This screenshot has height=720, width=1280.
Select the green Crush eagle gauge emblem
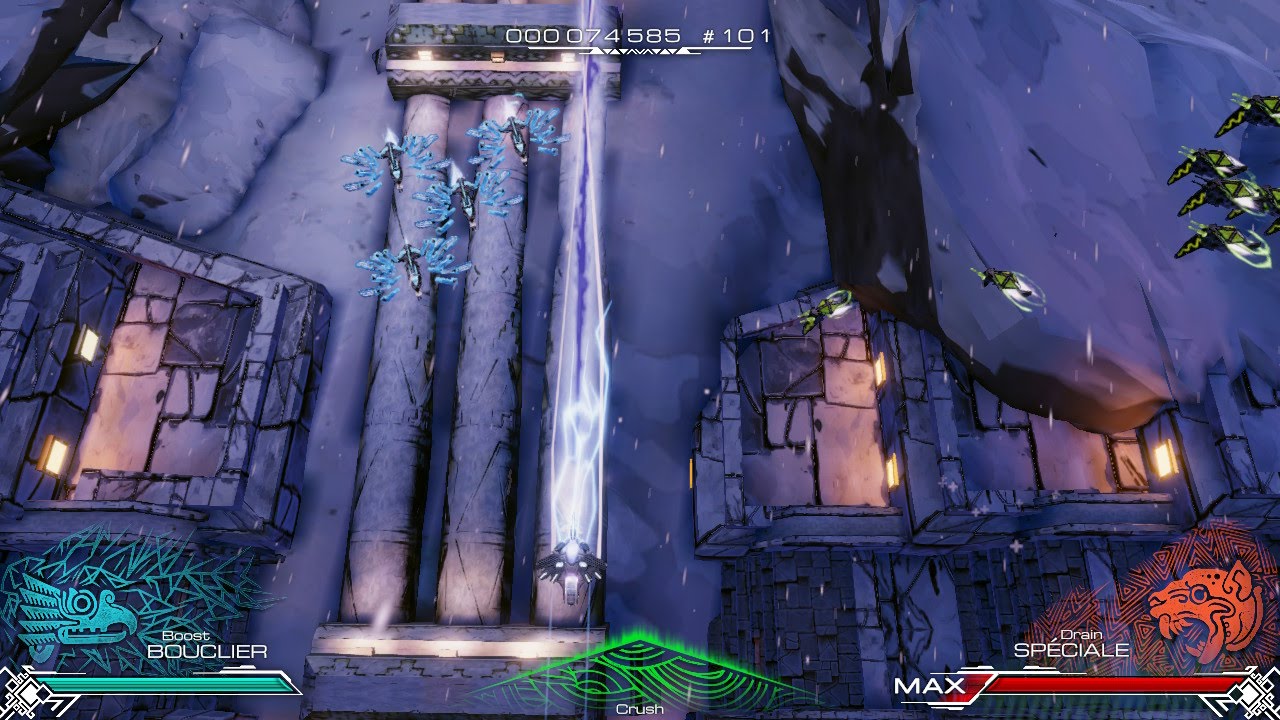(640, 670)
